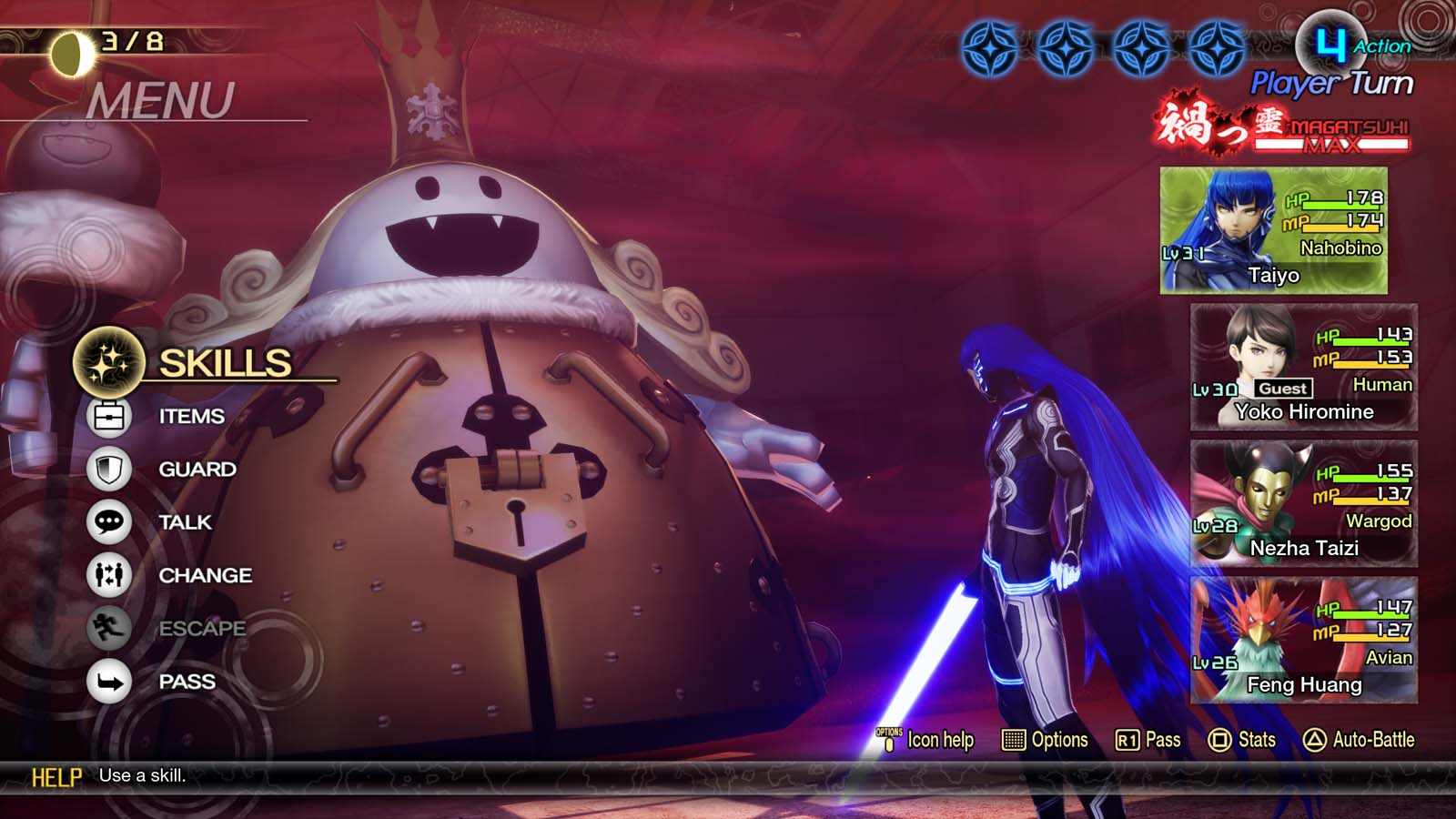Click the Items briefcase icon
Viewport: 1456px width, 819px height.
click(x=108, y=416)
